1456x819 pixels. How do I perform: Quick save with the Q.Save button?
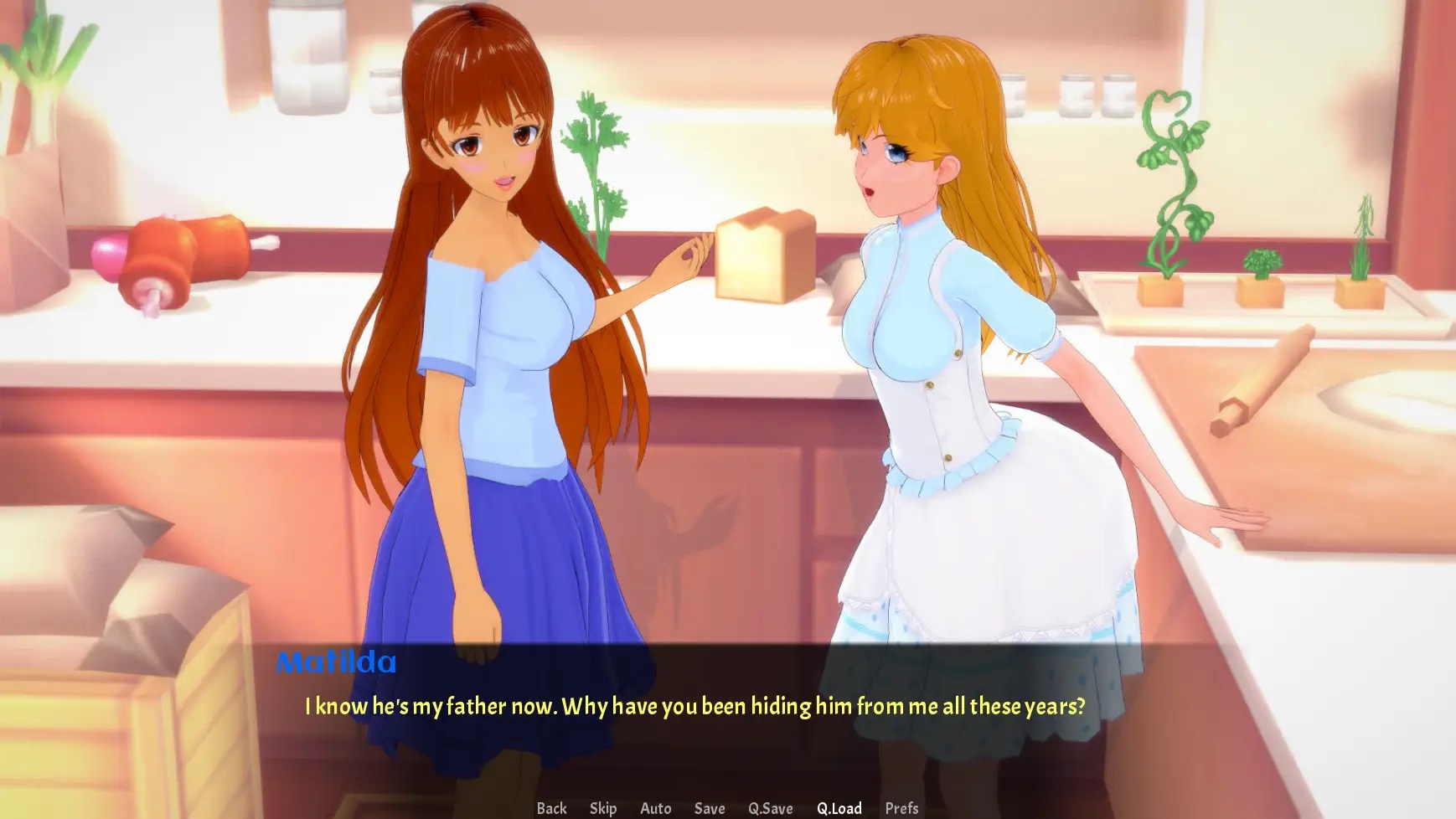coord(770,808)
